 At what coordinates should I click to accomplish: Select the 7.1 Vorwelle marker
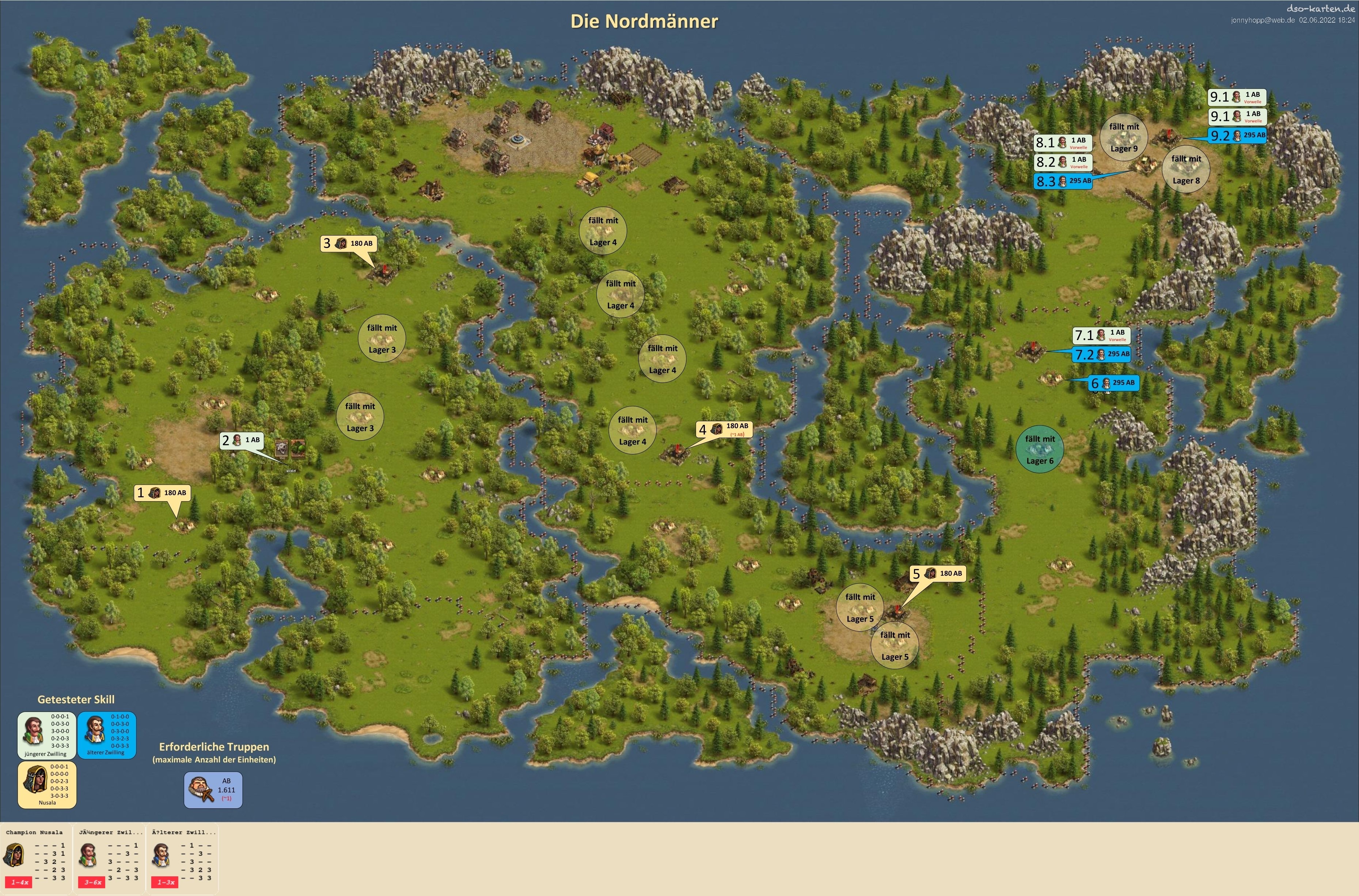coord(1101,335)
